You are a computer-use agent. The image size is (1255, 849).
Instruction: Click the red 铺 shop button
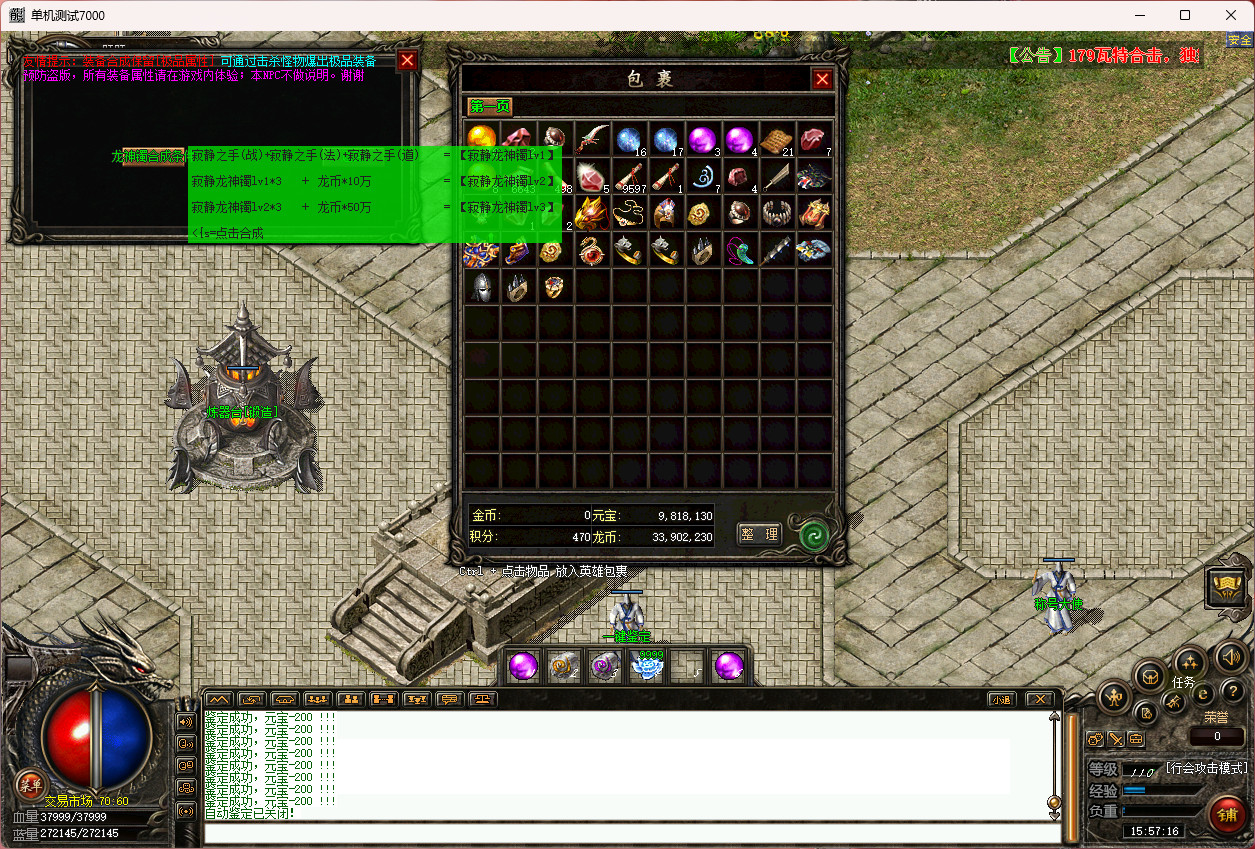click(x=1227, y=815)
